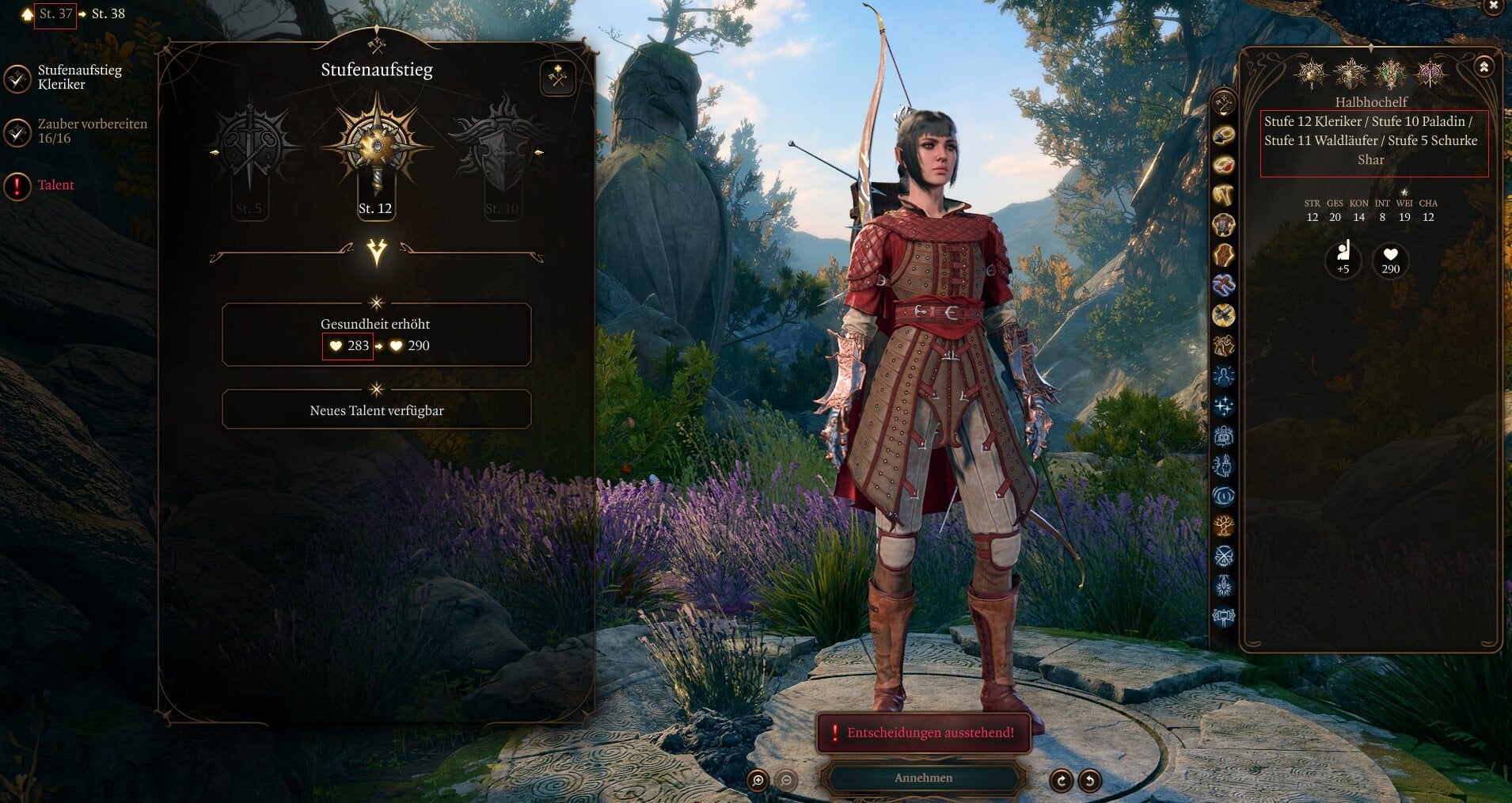Open the Stufenaufstieg Kleriker step

tap(79, 77)
